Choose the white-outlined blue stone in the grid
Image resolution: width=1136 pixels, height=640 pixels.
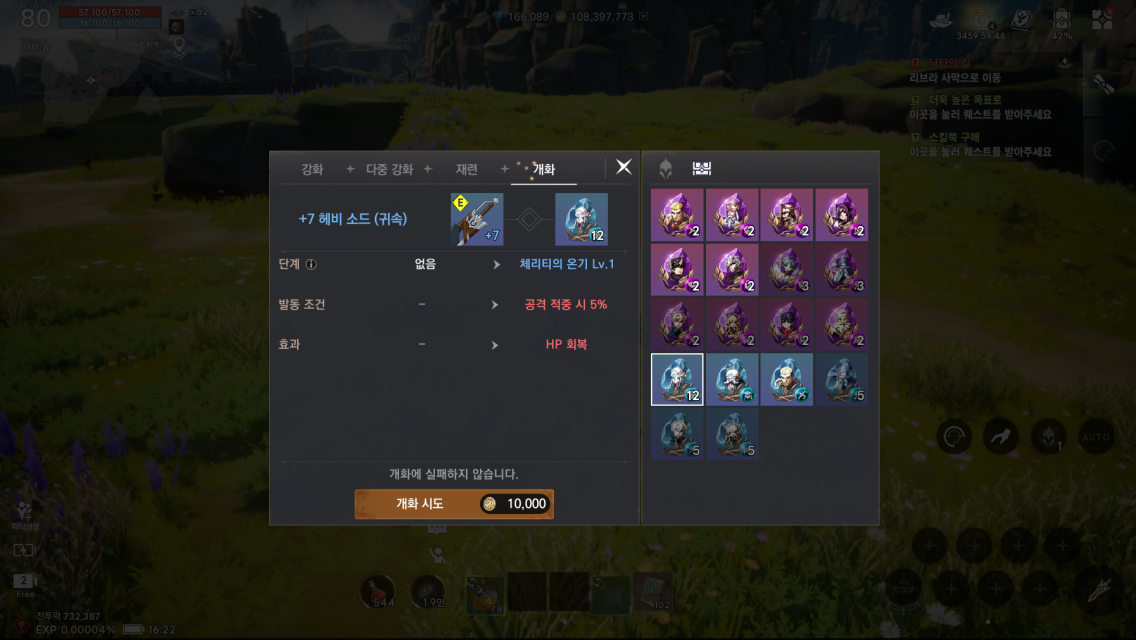(677, 379)
